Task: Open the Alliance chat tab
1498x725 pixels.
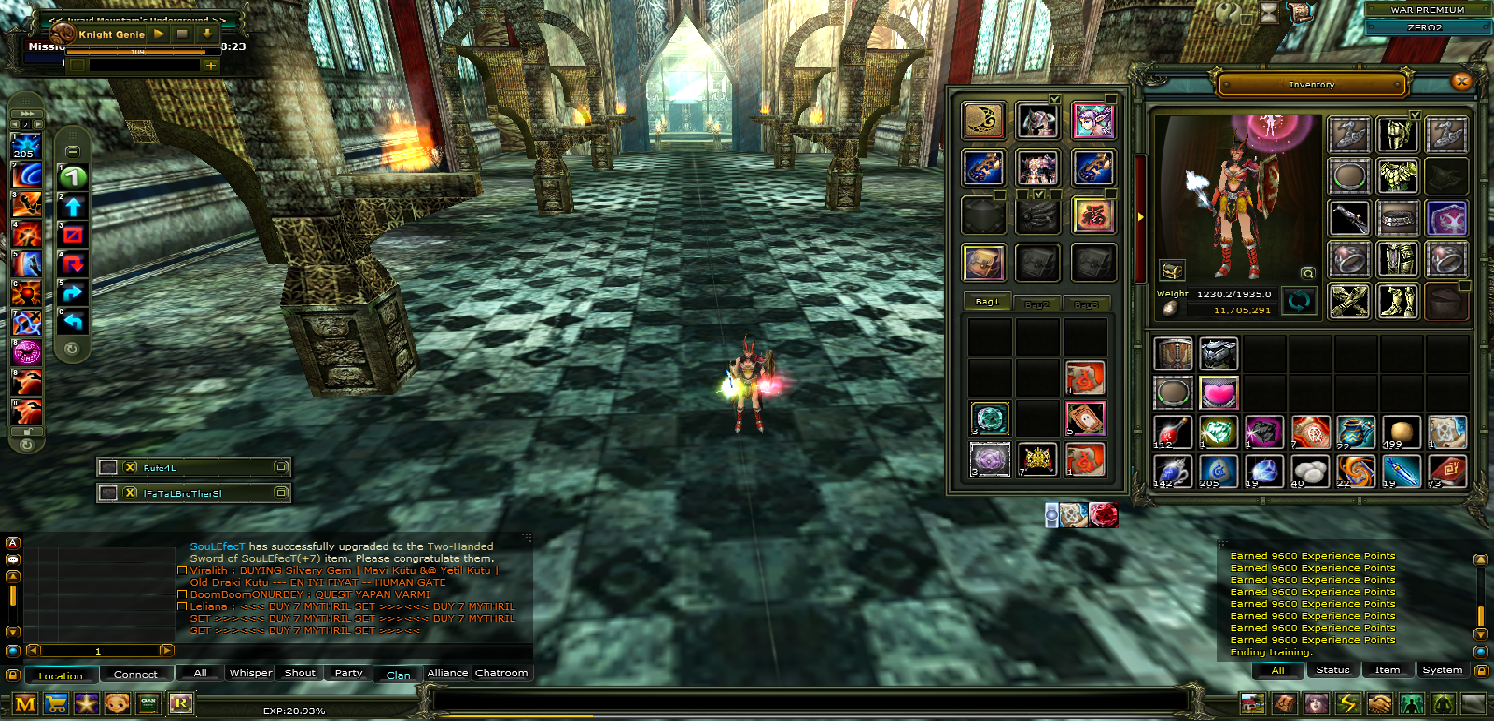Action: point(448,673)
